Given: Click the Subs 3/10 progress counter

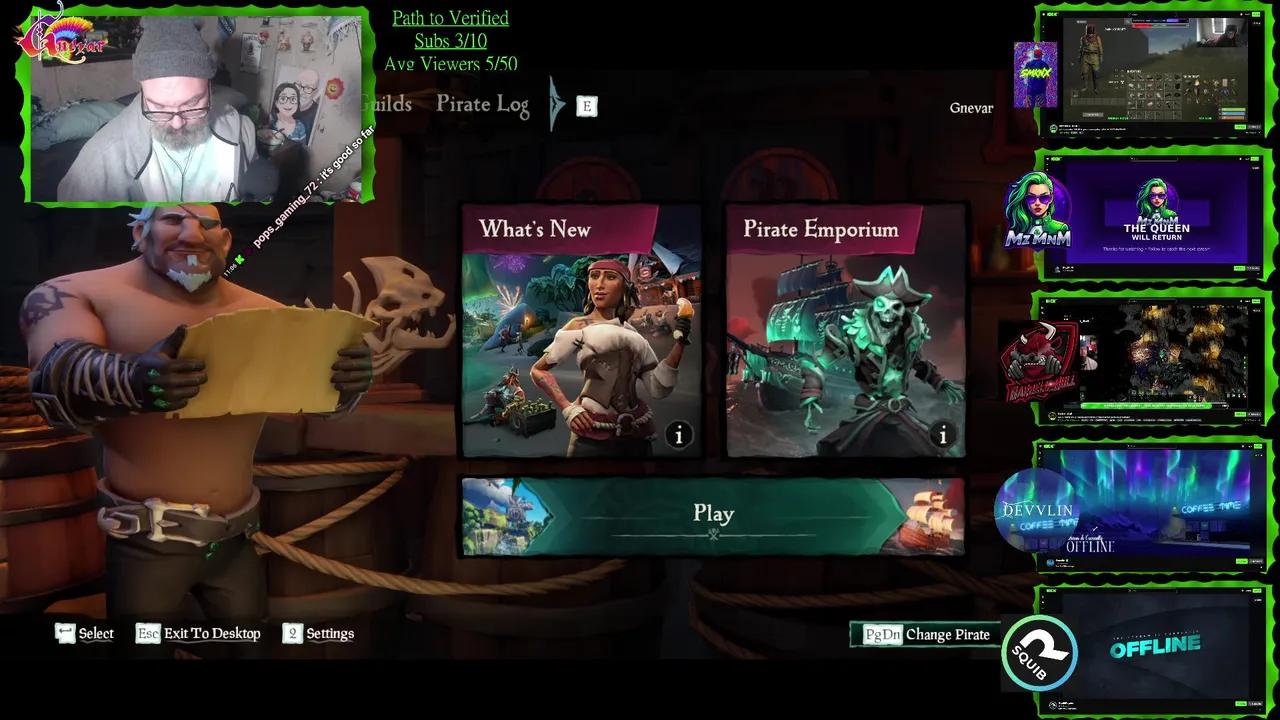Looking at the screenshot, I should click(450, 40).
